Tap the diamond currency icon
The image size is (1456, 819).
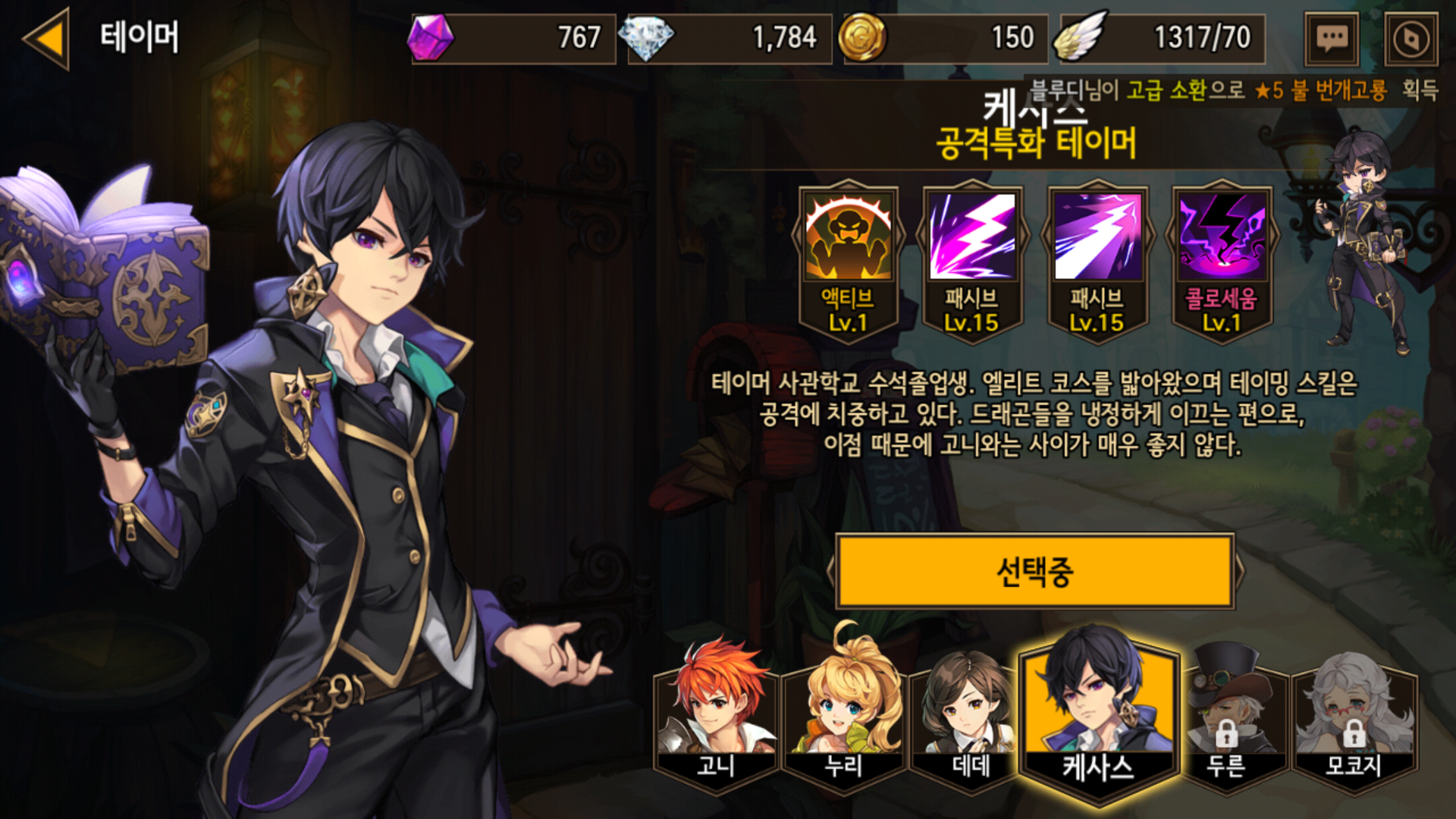click(646, 38)
